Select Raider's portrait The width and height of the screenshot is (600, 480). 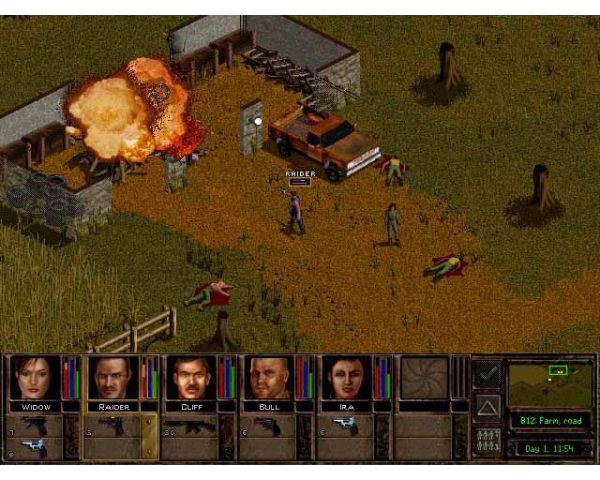pyautogui.click(x=112, y=377)
